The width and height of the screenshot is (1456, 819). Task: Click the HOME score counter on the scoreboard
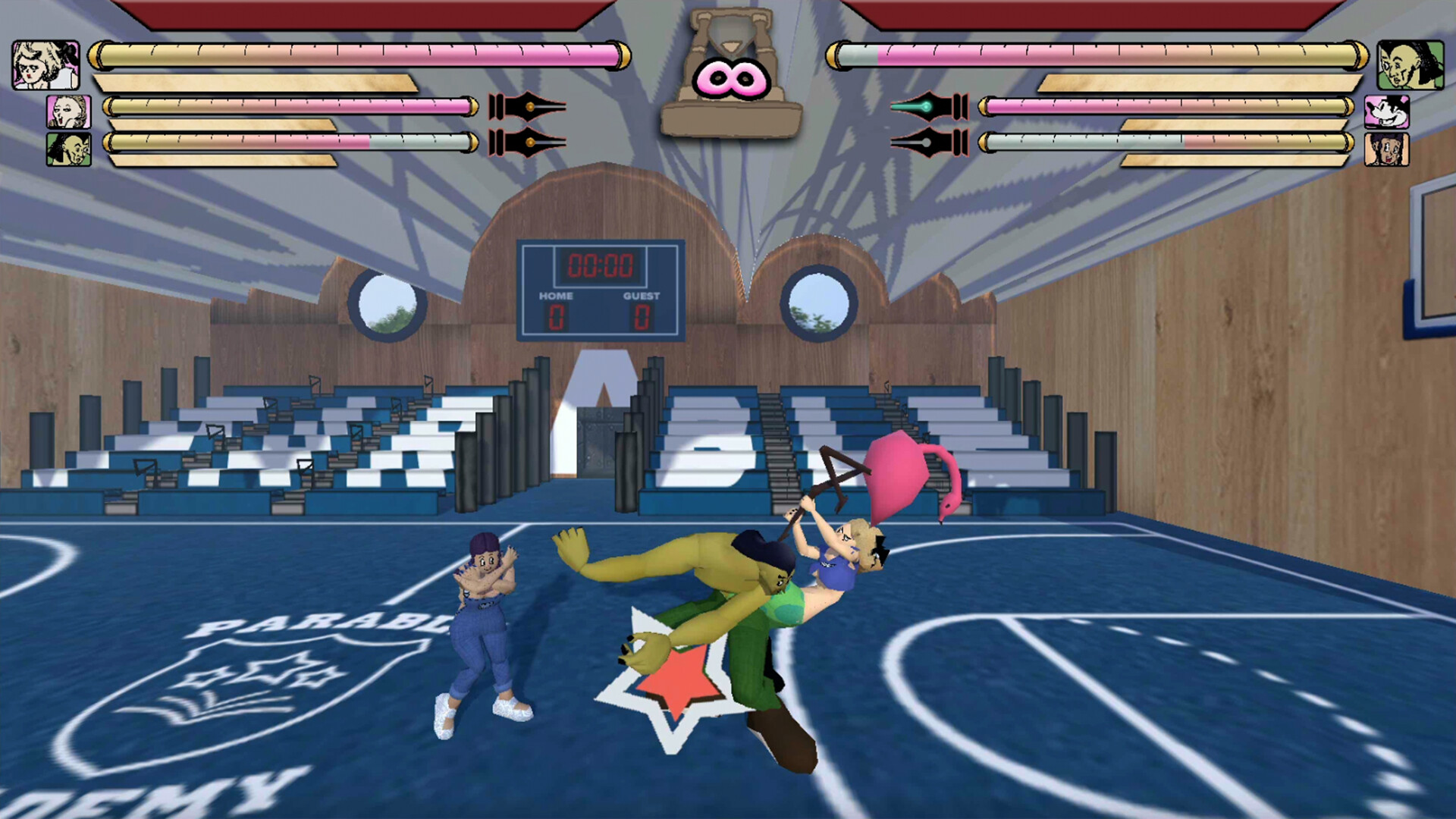(x=557, y=315)
